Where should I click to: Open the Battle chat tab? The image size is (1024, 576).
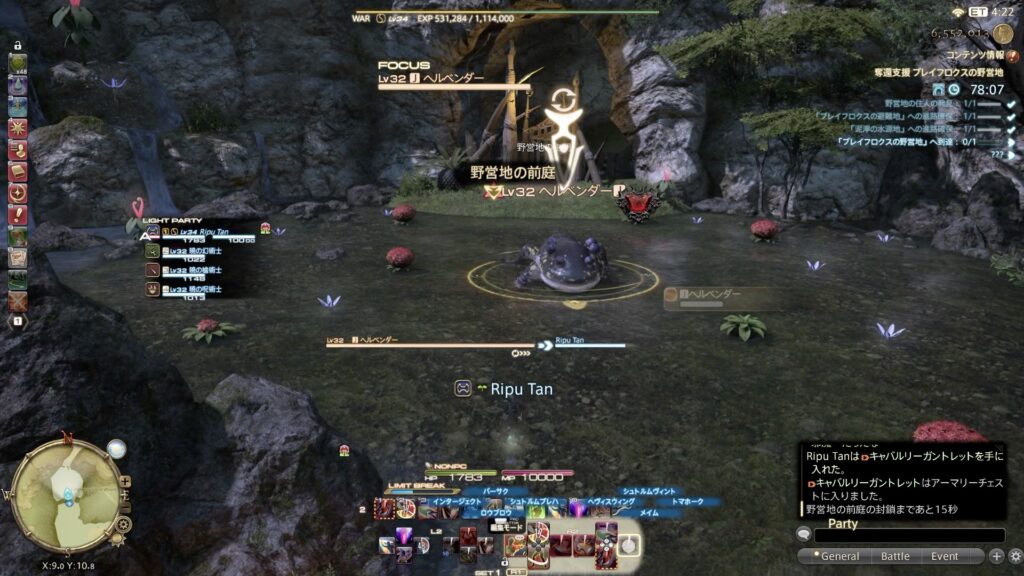point(895,556)
